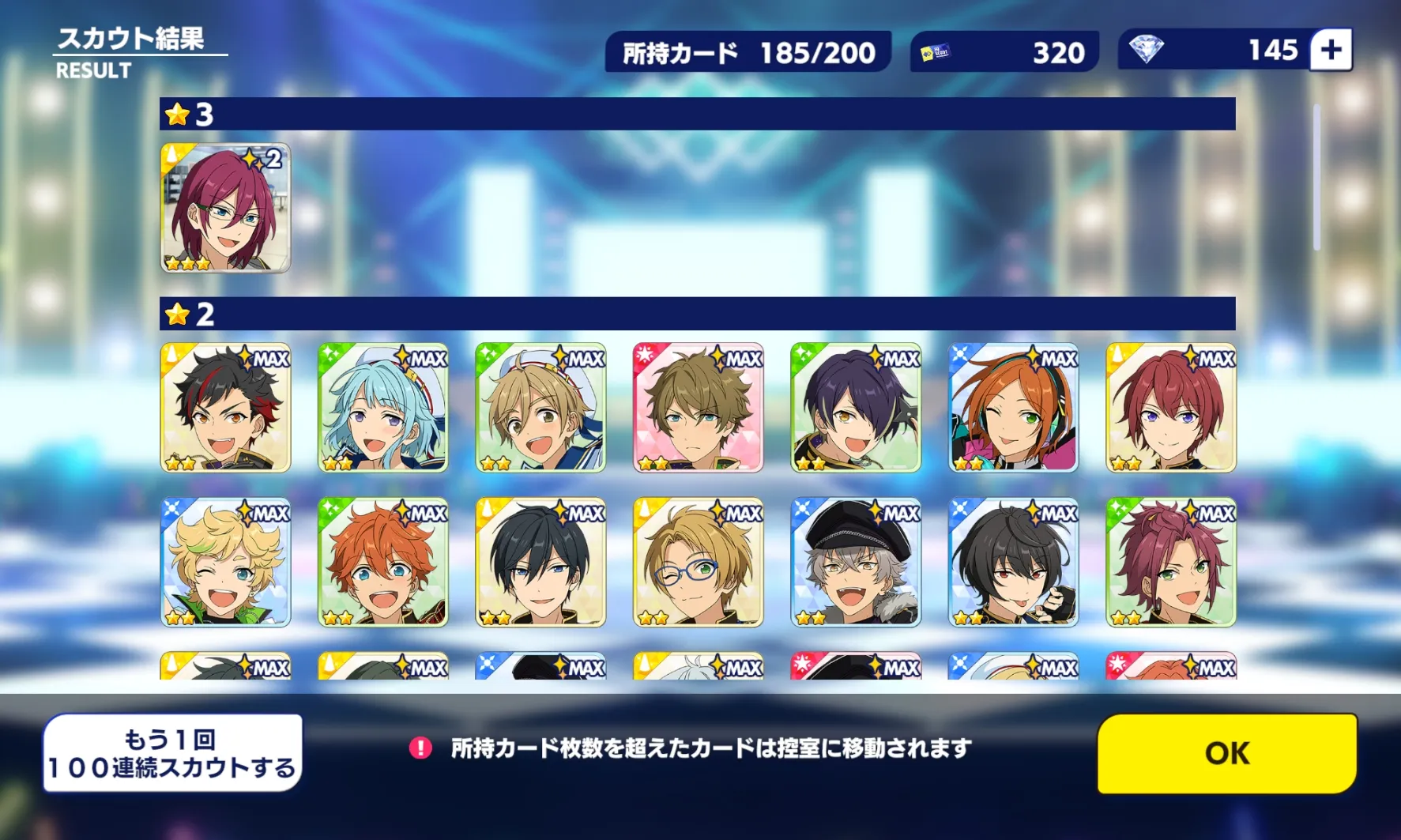
Task: Open the orange-haired smiling green-border card
Action: pyautogui.click(x=383, y=563)
